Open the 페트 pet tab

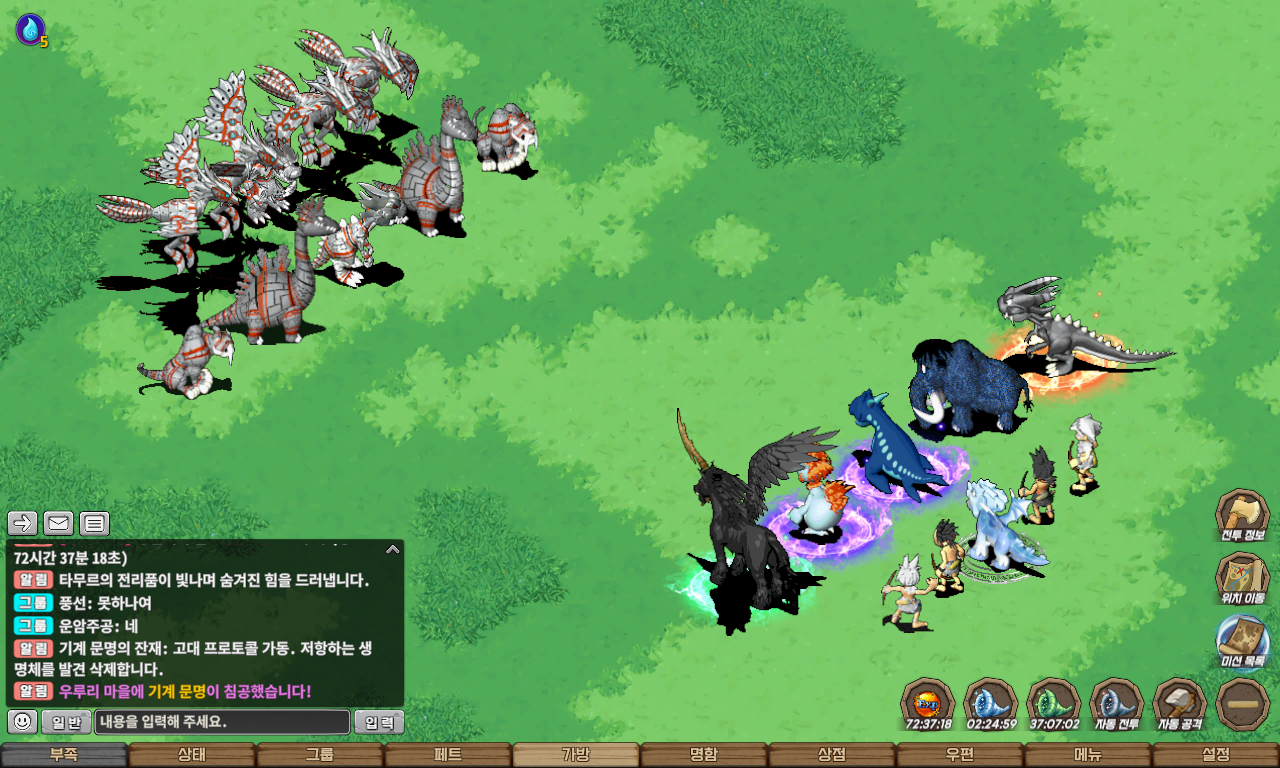tap(448, 755)
